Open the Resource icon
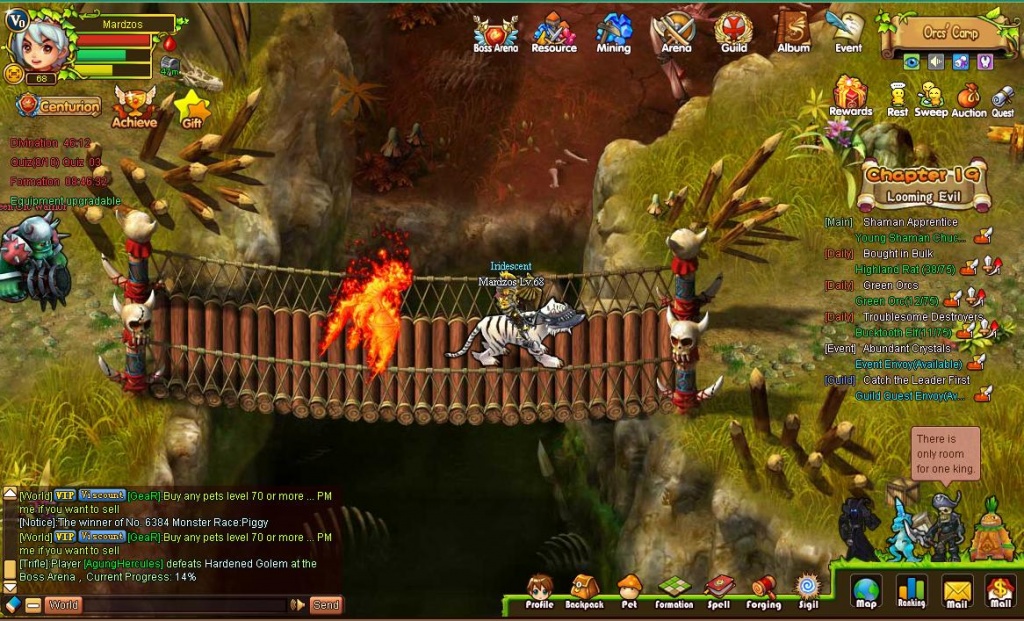The image size is (1024, 621). click(553, 32)
